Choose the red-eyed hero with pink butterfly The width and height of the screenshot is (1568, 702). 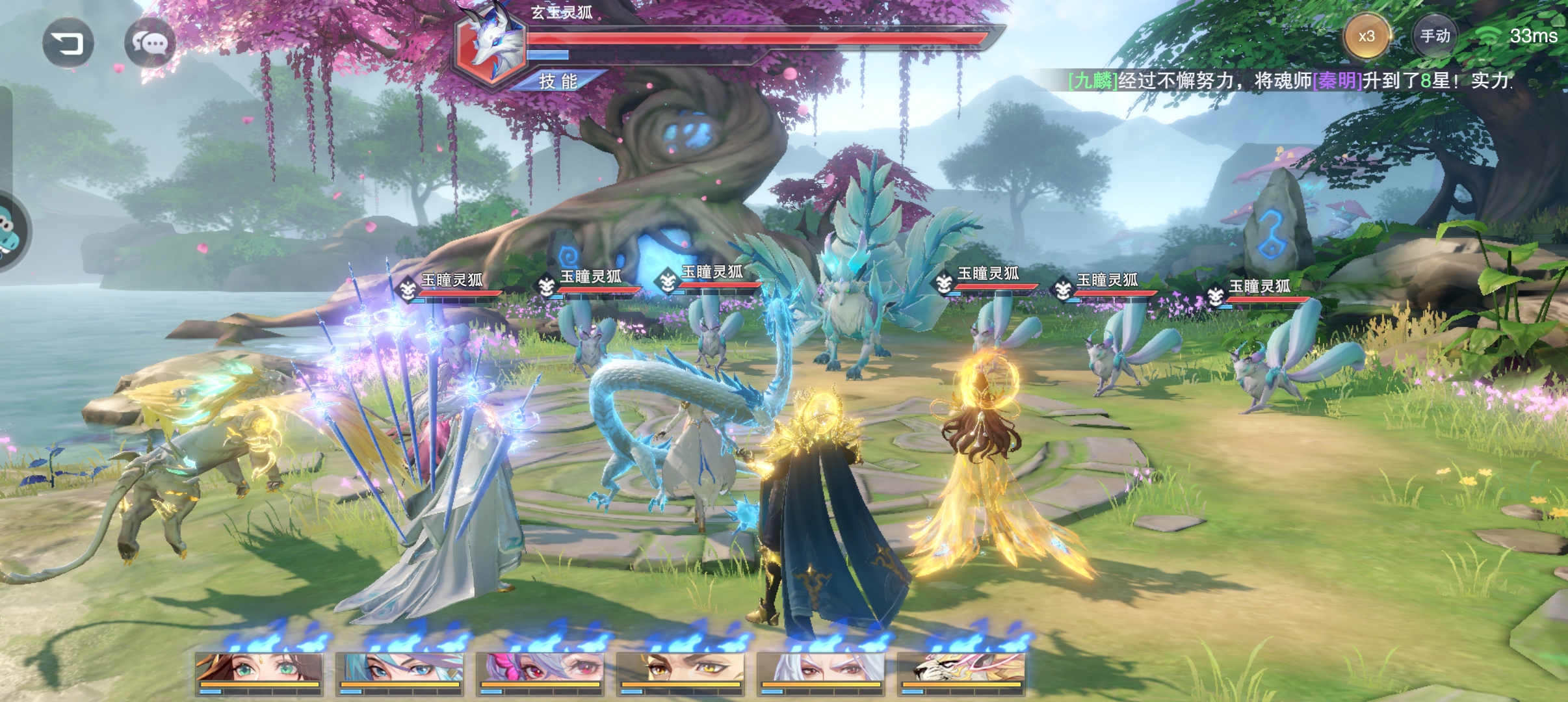(540, 671)
